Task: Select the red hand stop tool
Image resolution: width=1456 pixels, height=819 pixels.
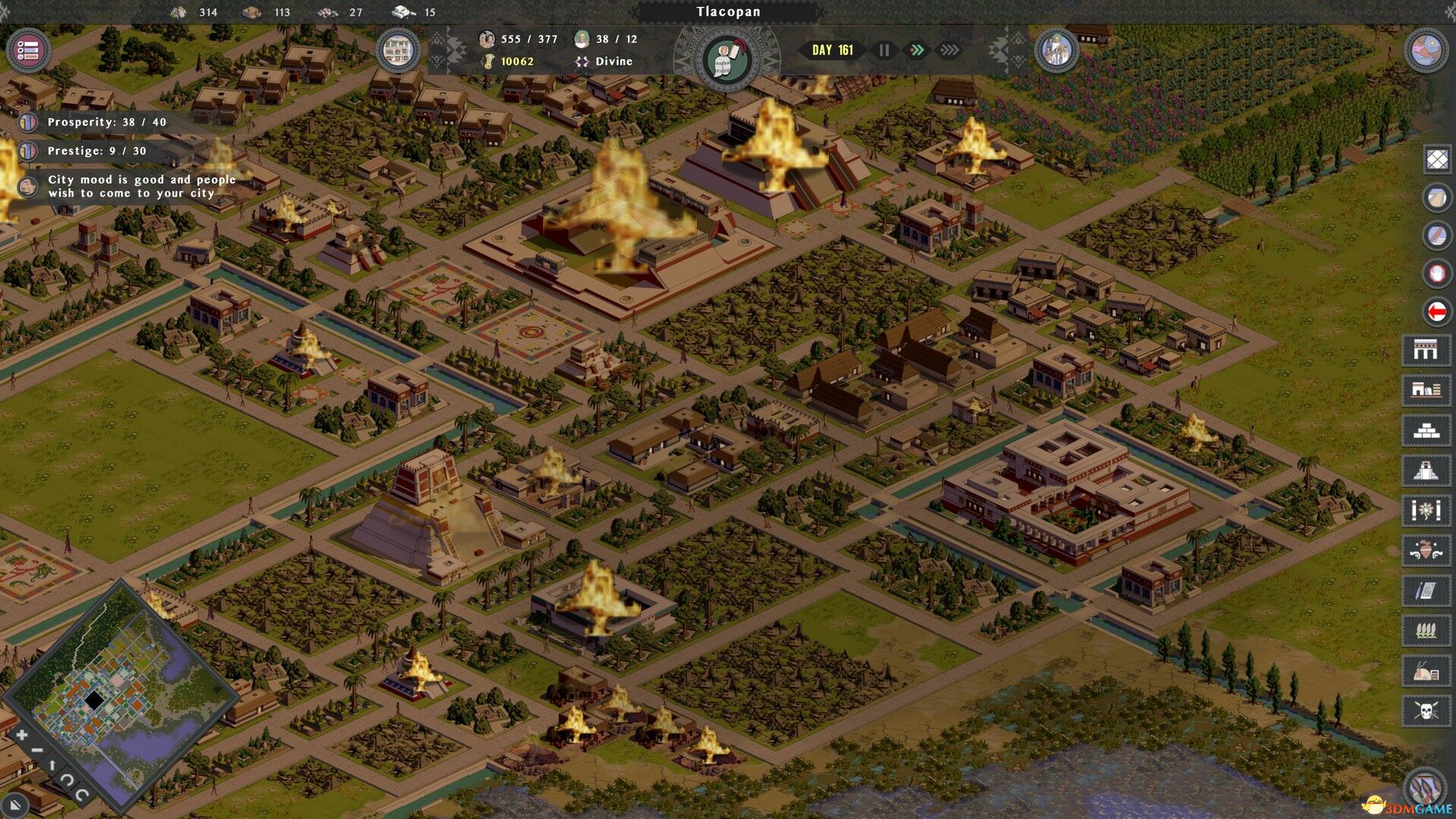Action: click(1437, 273)
